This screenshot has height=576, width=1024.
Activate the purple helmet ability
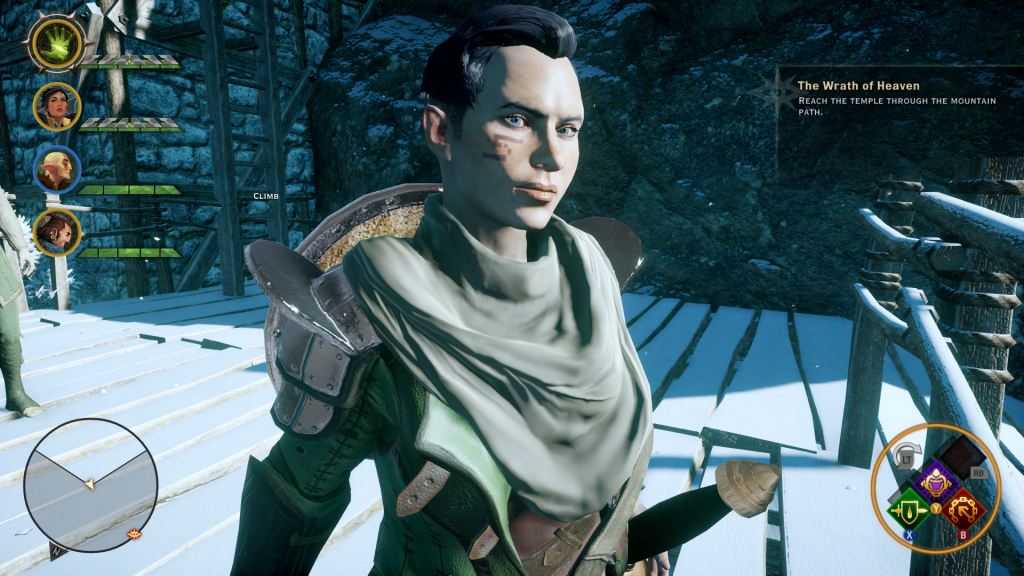tap(938, 483)
